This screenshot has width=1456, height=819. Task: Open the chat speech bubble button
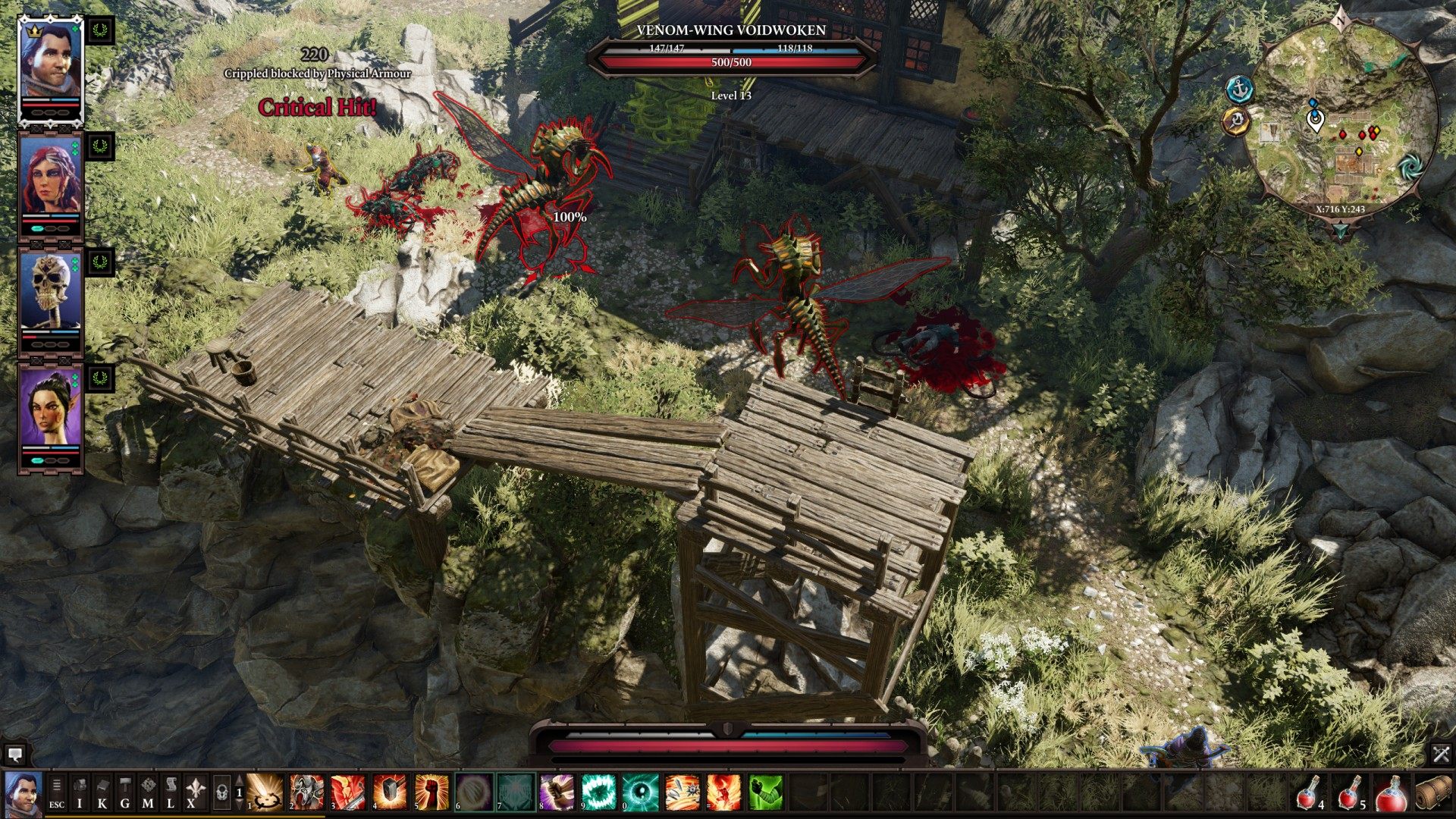pyautogui.click(x=14, y=754)
